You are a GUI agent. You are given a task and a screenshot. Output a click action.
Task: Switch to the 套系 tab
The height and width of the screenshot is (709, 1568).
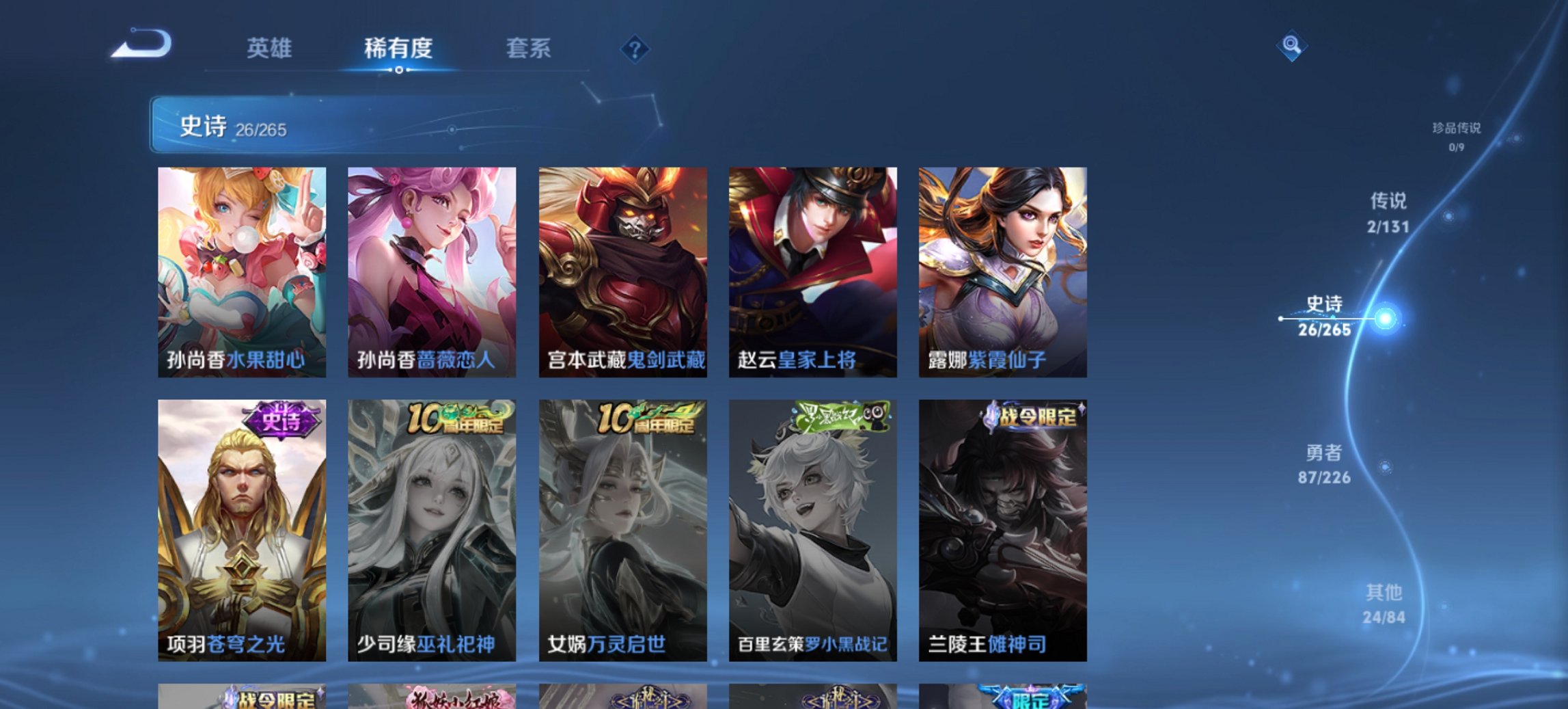click(527, 49)
